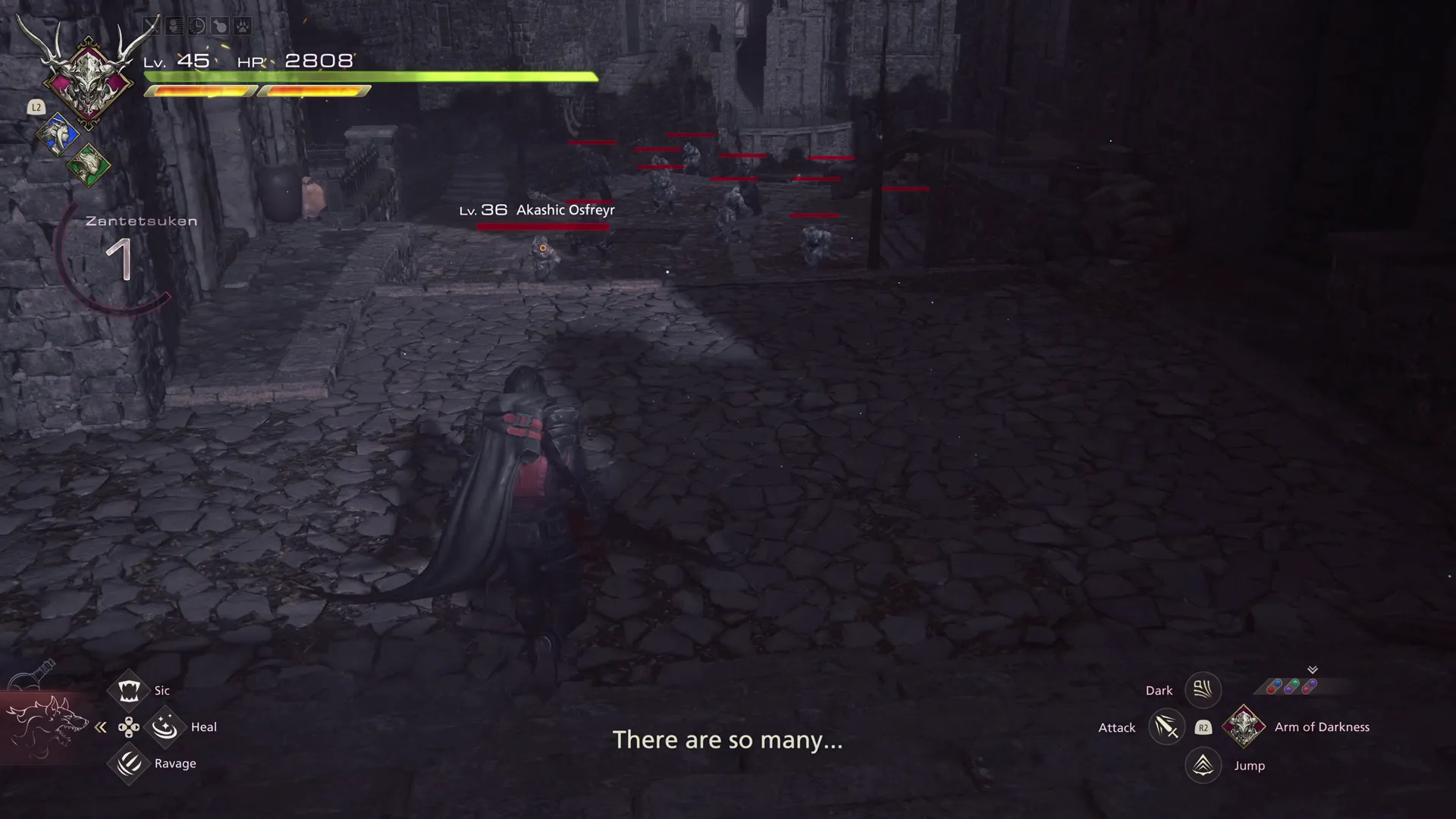Toggle the L2 Eikon shift prompt
The width and height of the screenshot is (1456, 819).
[x=36, y=107]
